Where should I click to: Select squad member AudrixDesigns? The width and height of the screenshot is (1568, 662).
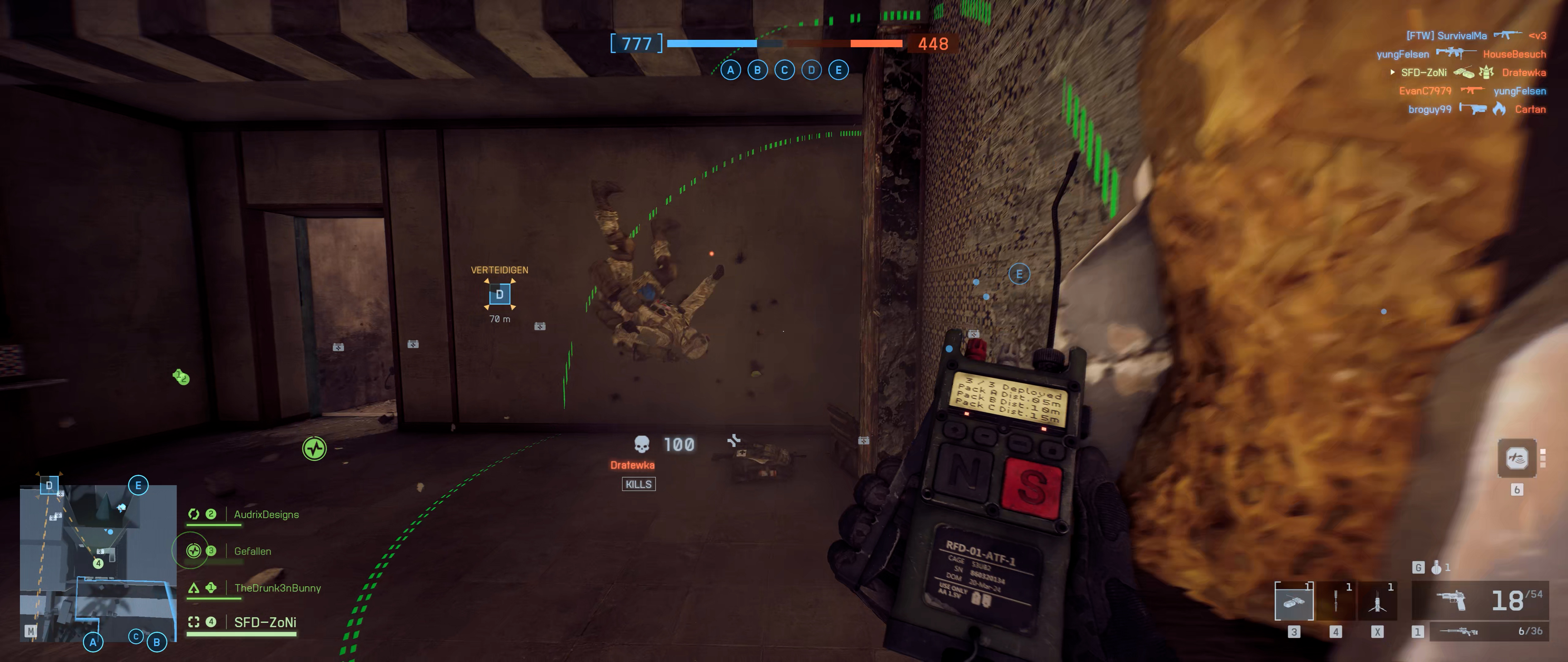(x=266, y=515)
